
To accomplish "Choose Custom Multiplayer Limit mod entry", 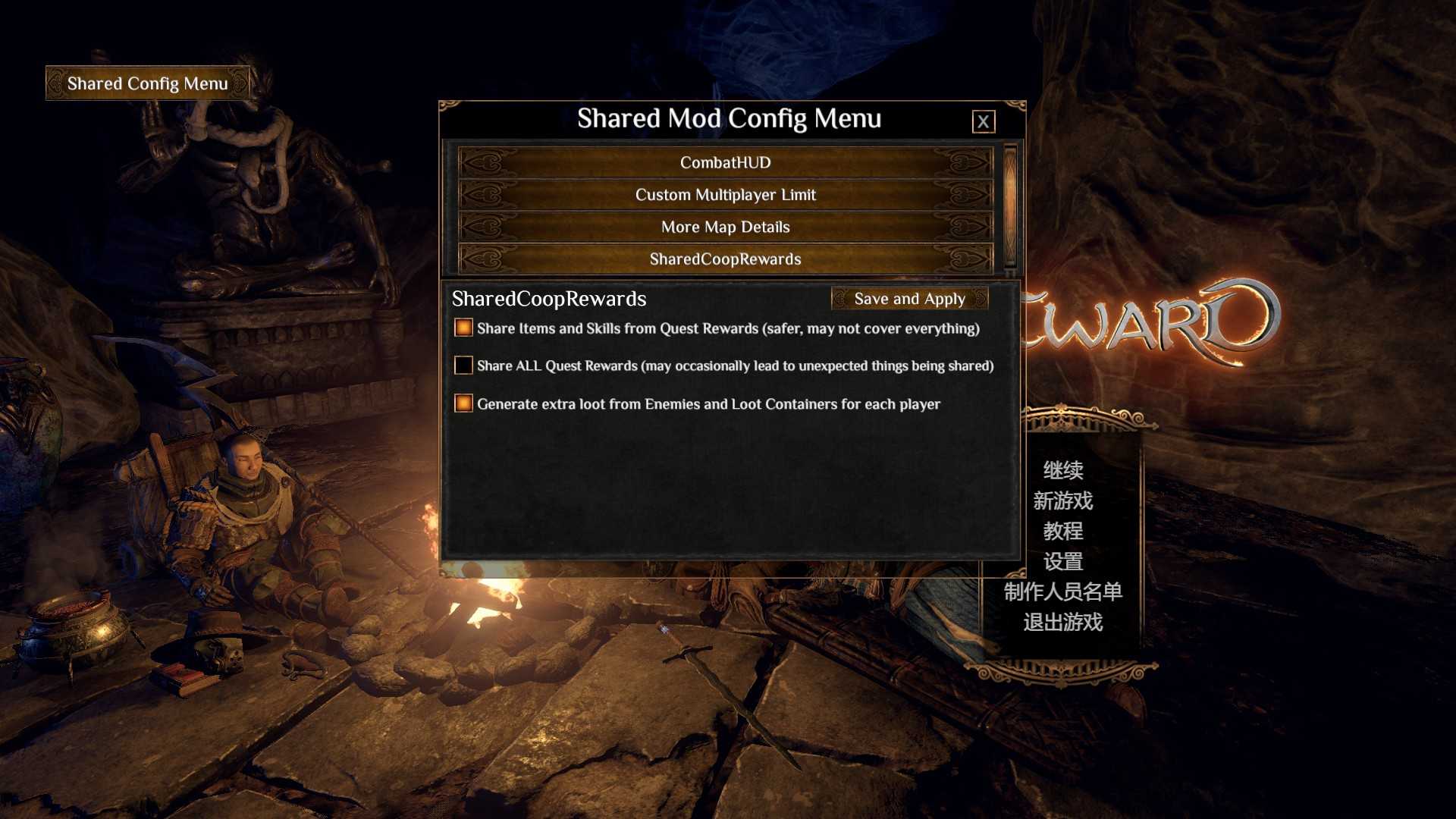I will 725,195.
